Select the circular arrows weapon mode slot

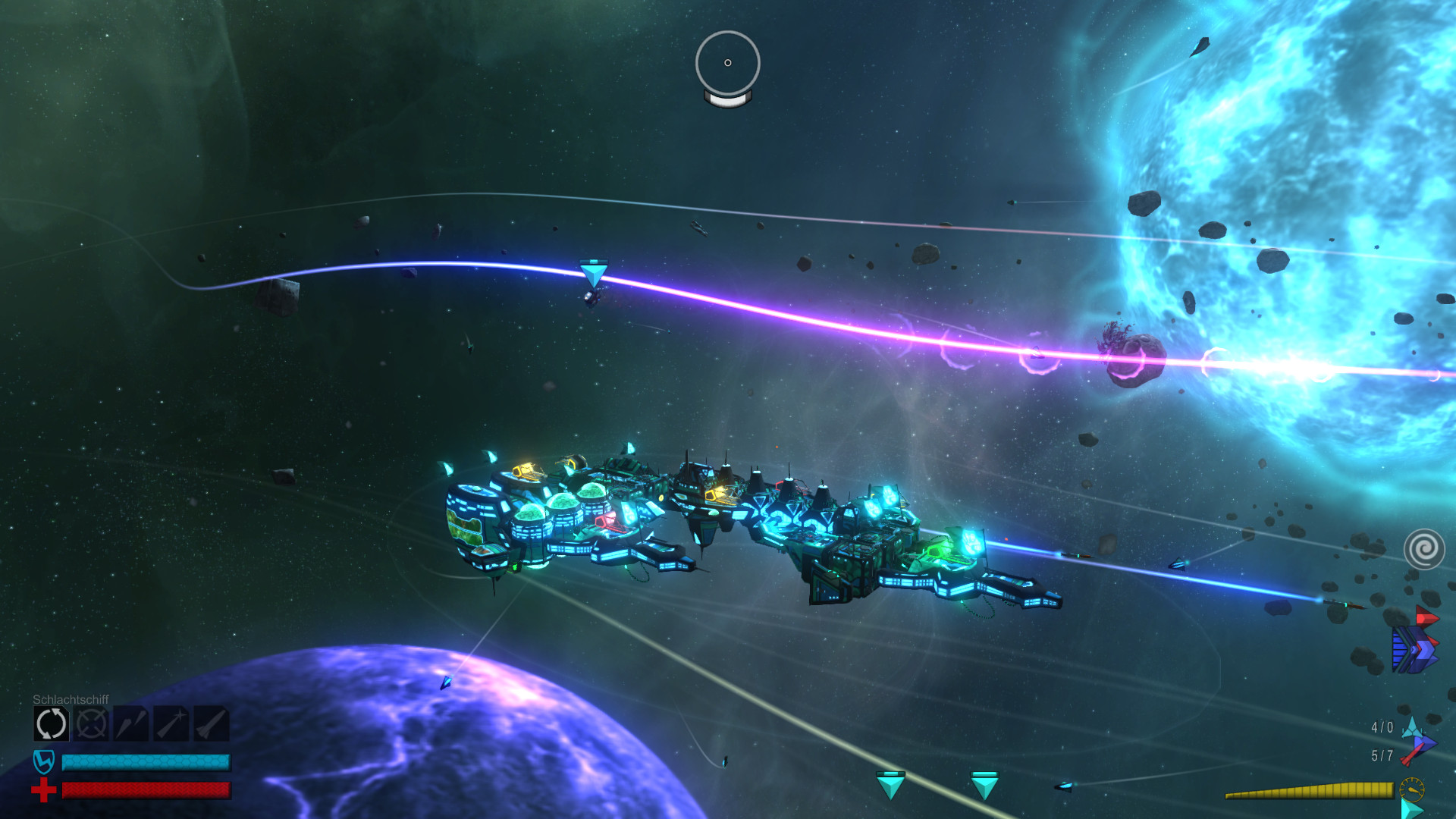[52, 723]
